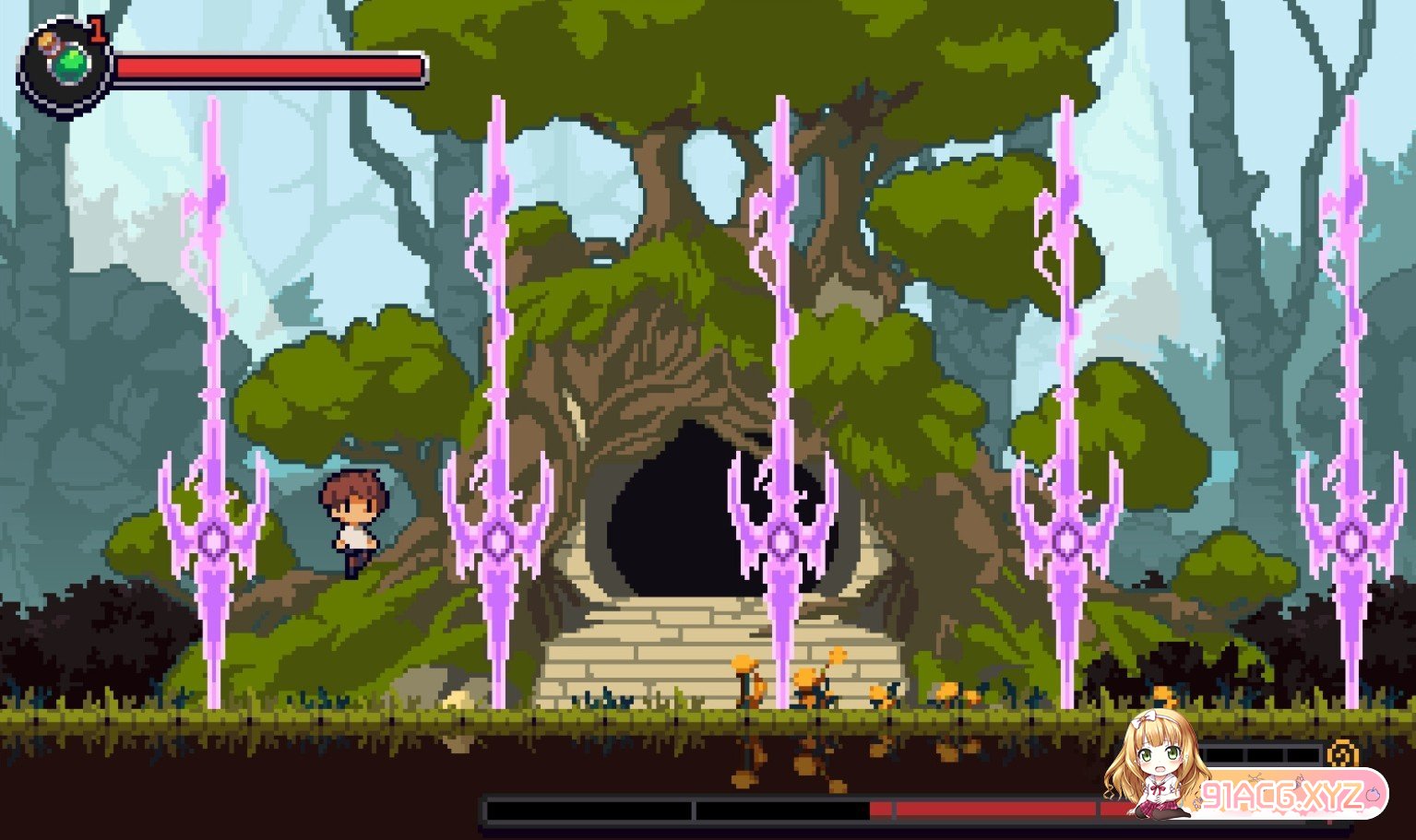Use the green potion flask slot
Image resolution: width=1416 pixels, height=840 pixels.
70,65
